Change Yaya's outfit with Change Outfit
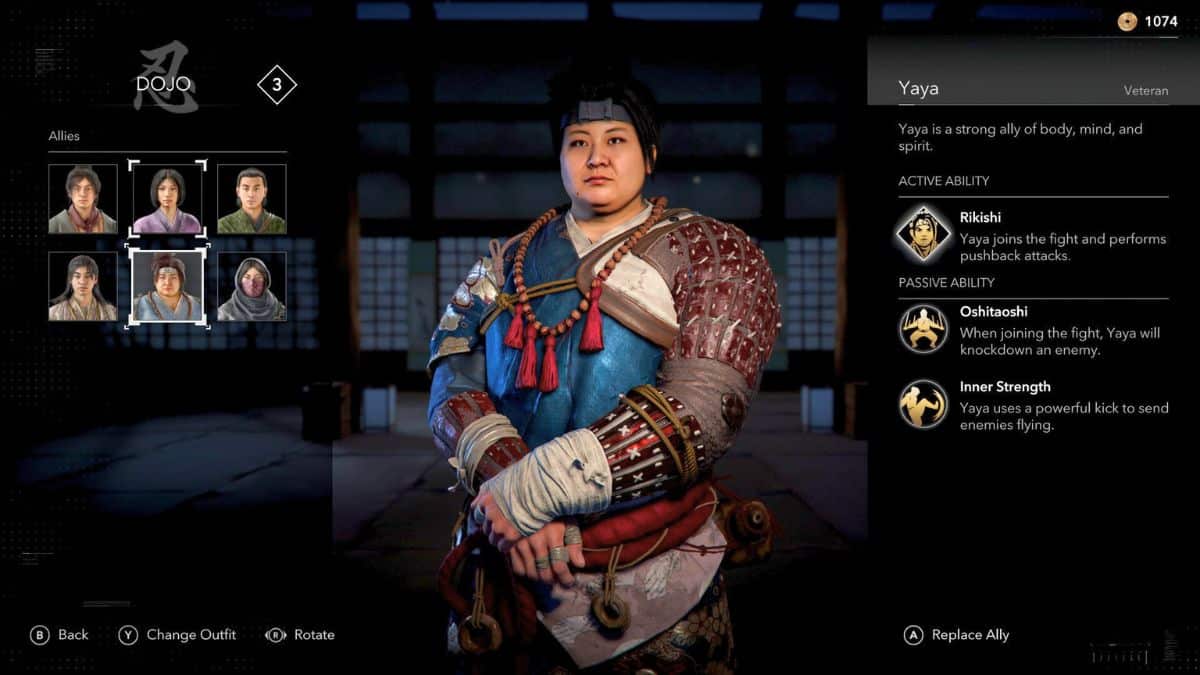This screenshot has width=1200, height=675. click(x=178, y=635)
